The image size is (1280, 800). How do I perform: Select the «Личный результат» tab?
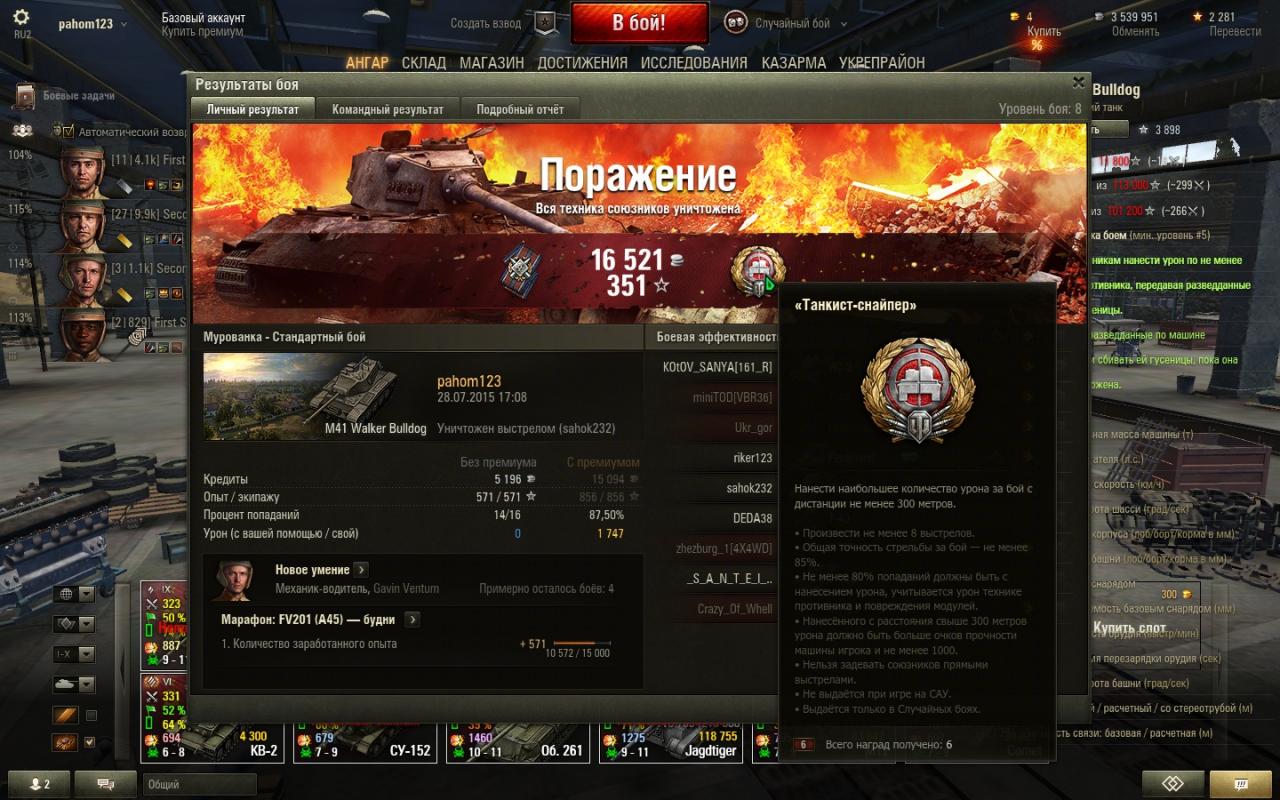click(252, 109)
